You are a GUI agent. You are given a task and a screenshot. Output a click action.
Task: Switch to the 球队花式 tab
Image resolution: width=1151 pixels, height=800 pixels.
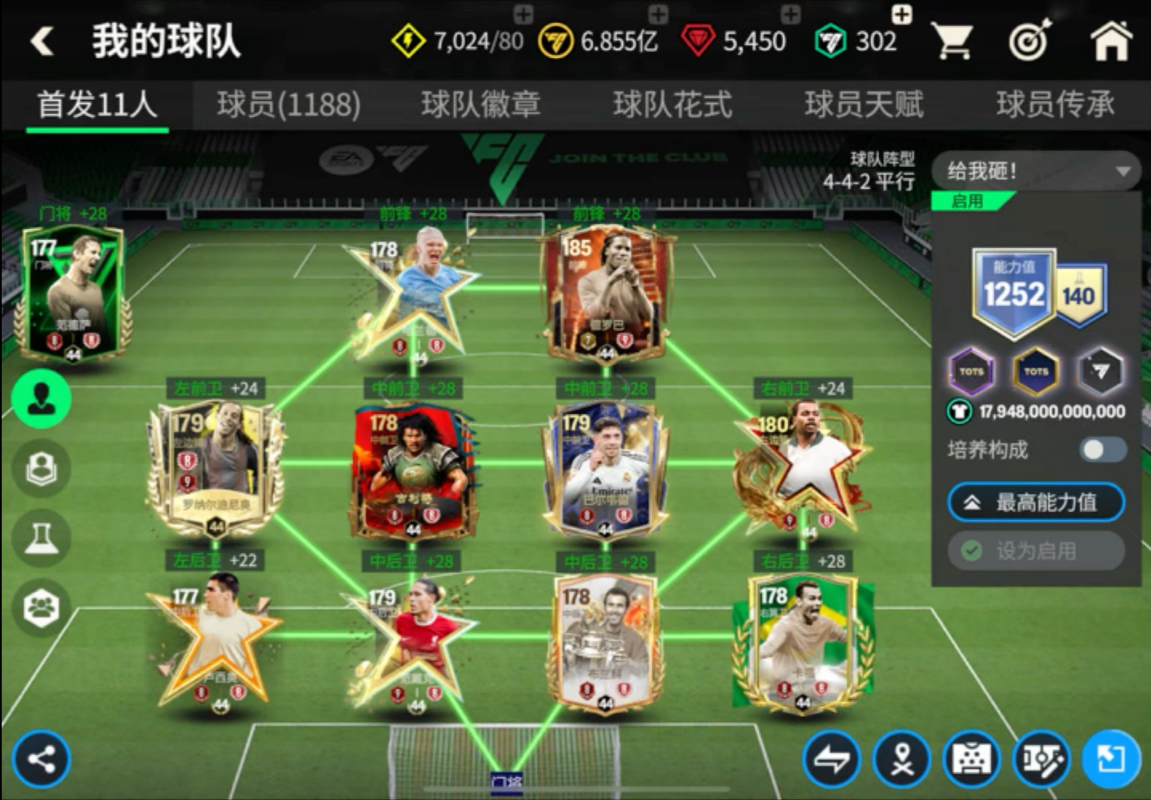(672, 105)
